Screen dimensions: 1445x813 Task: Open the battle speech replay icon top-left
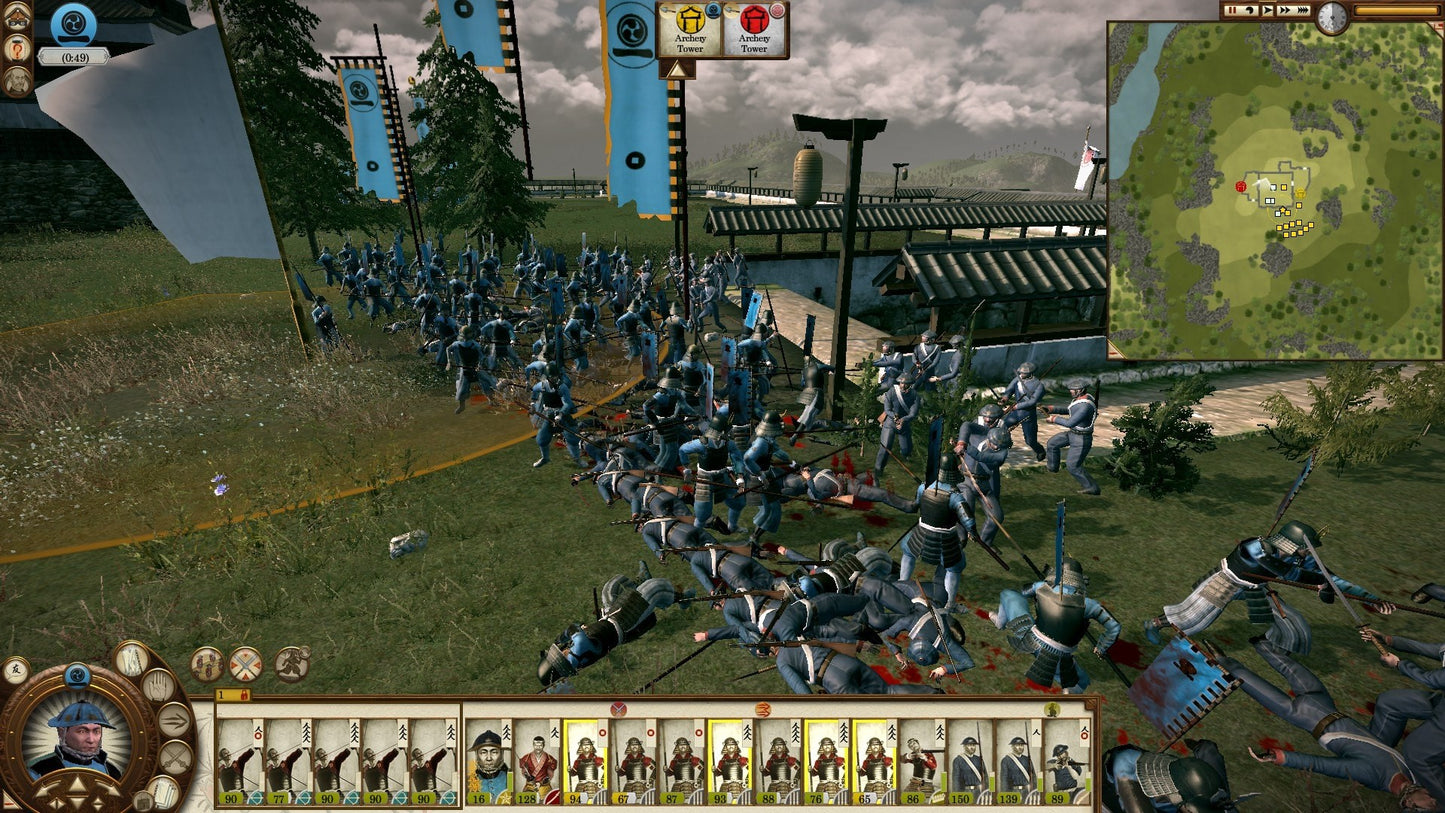[x=16, y=16]
